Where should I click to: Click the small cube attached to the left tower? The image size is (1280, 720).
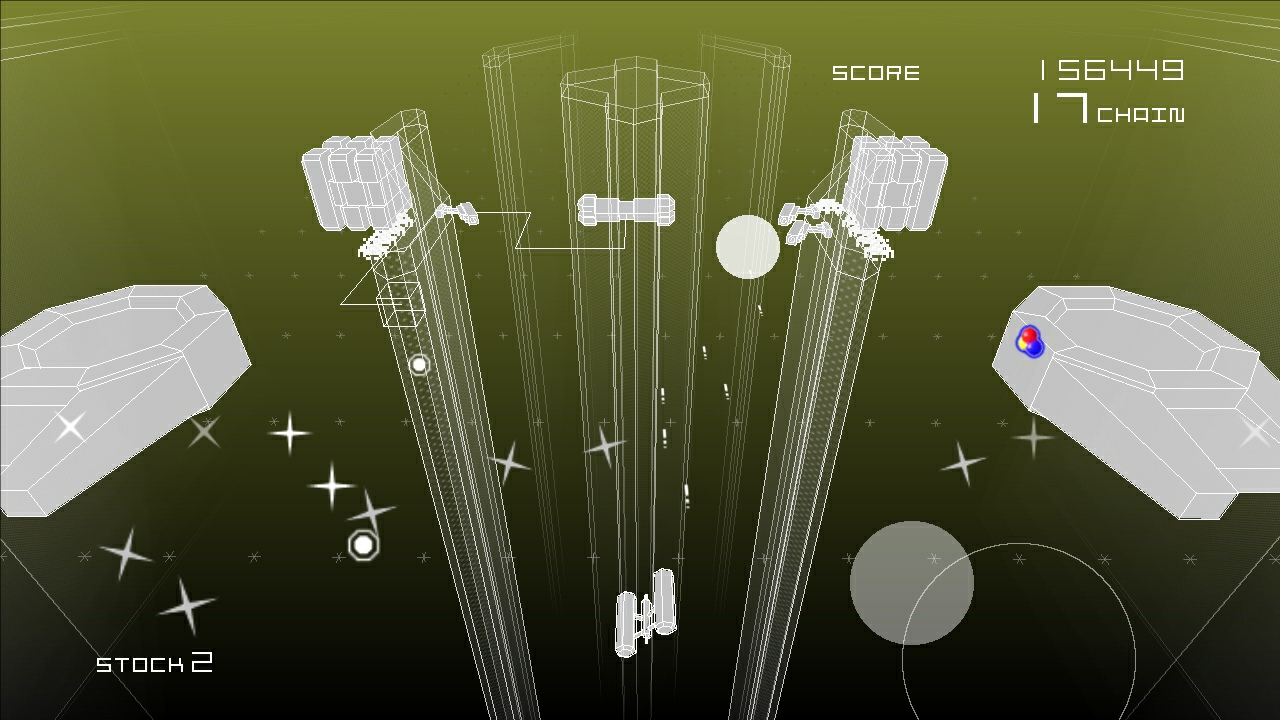(x=398, y=300)
